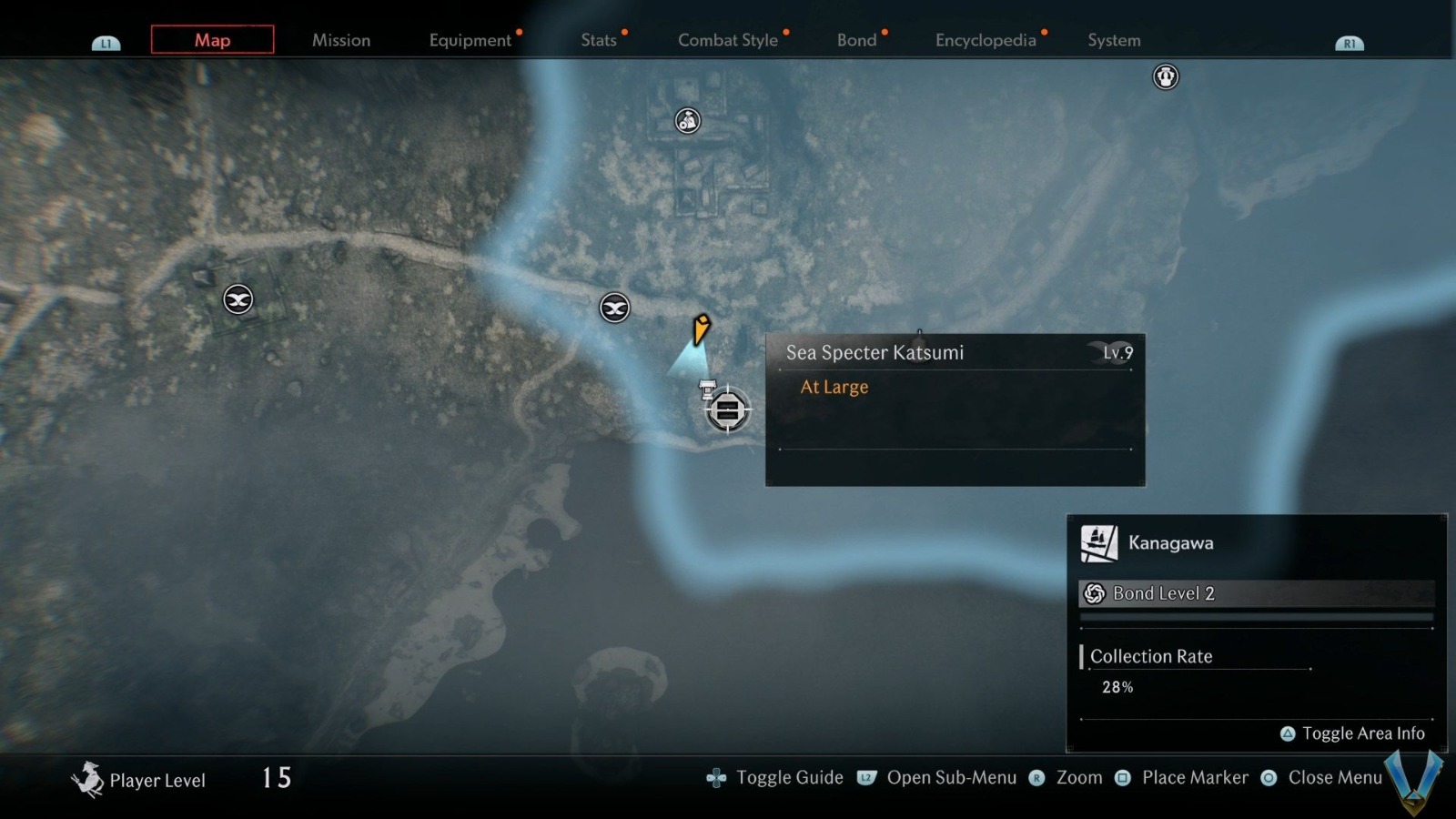Viewport: 1456px width, 819px height.
Task: Click the Toggle Guide option
Action: [x=775, y=778]
